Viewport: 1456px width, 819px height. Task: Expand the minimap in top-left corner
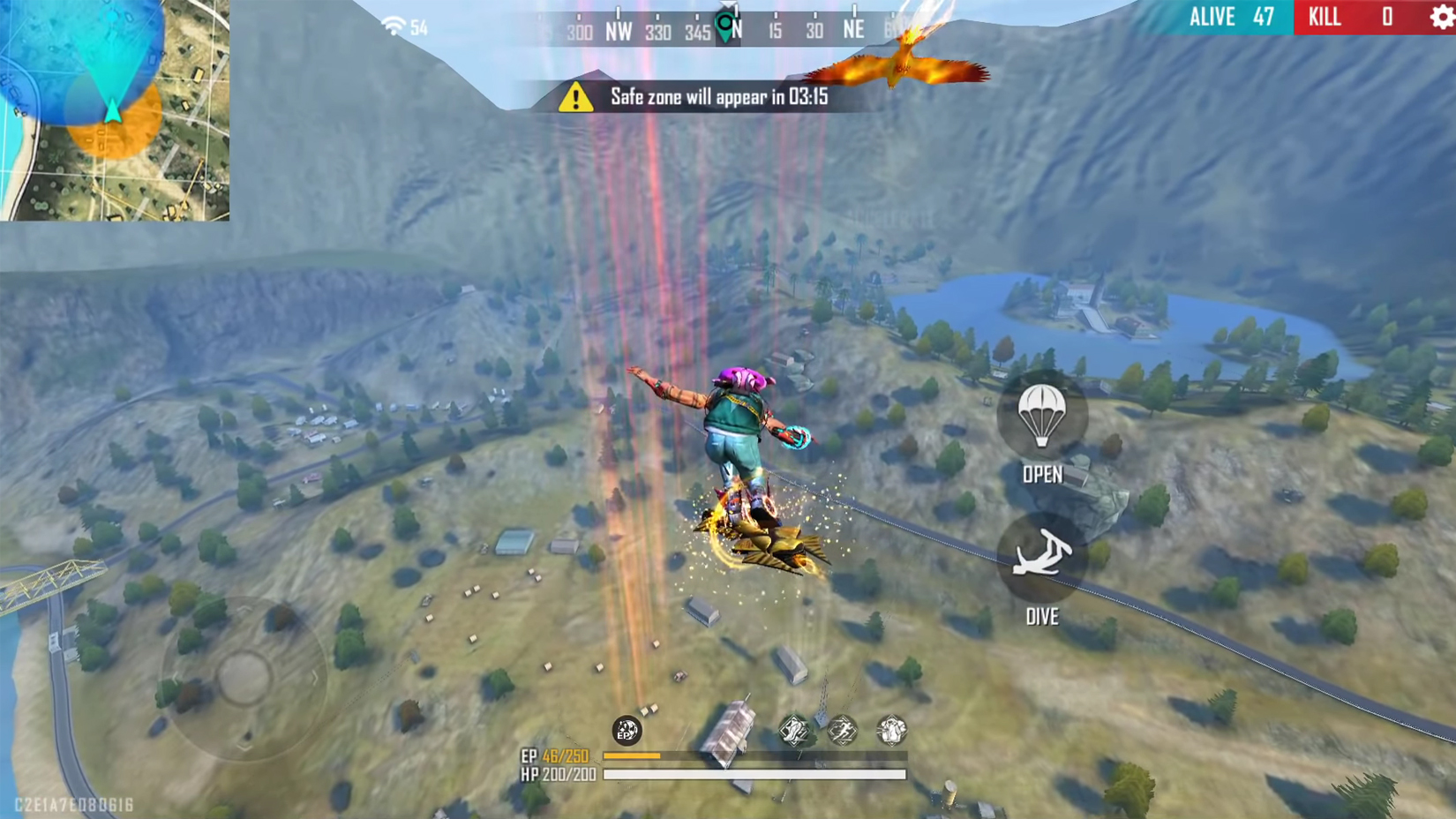click(x=115, y=110)
